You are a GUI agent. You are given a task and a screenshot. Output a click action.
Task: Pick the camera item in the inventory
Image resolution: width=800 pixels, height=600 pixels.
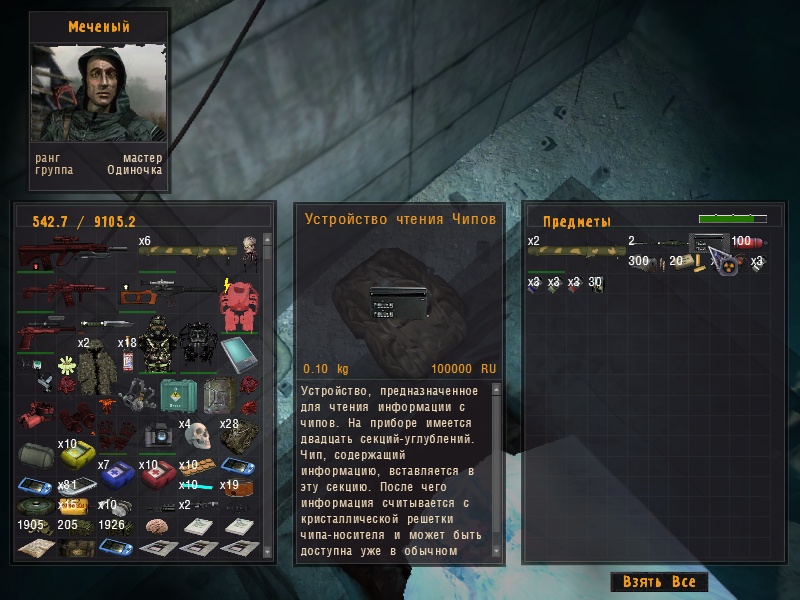click(x=156, y=436)
